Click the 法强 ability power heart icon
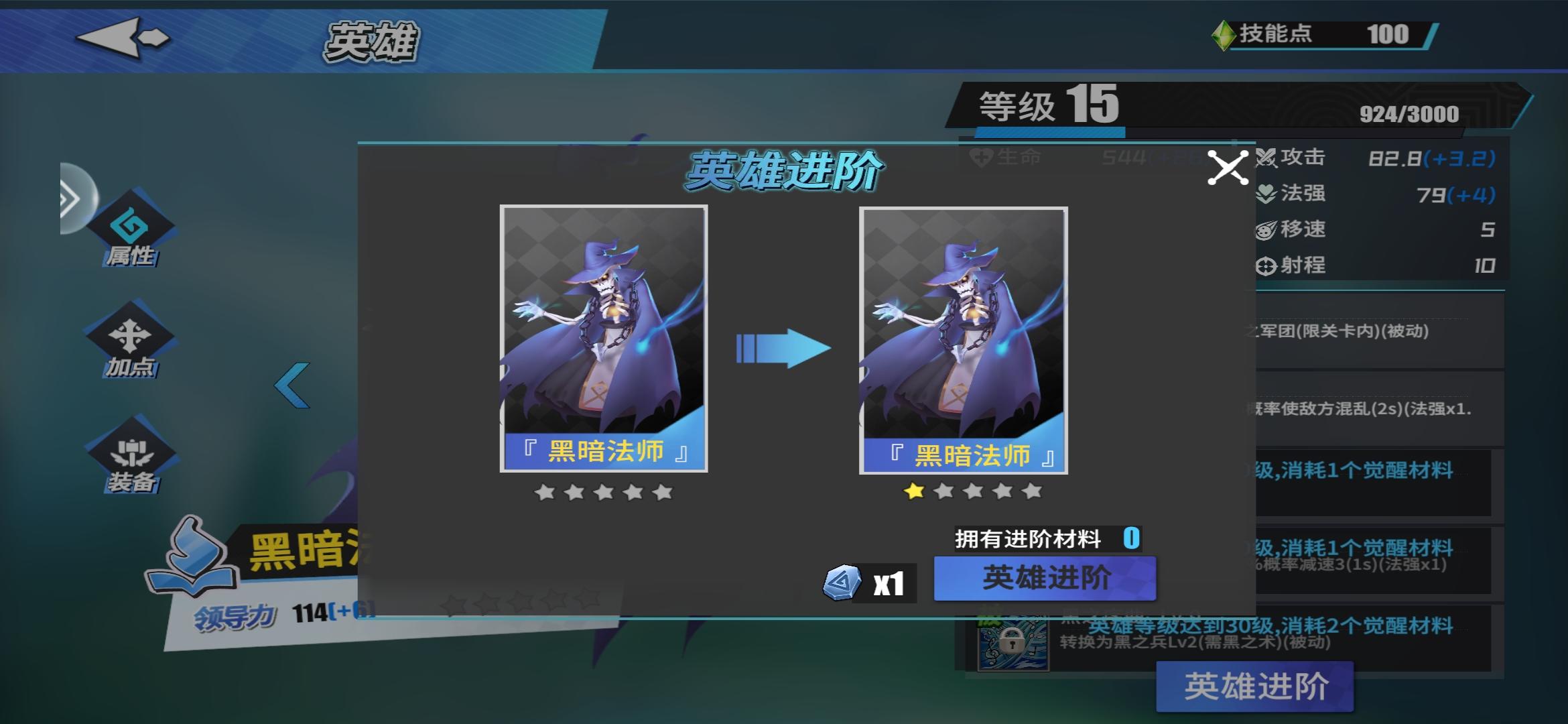Screen dimensions: 1568x724 (x=1266, y=192)
